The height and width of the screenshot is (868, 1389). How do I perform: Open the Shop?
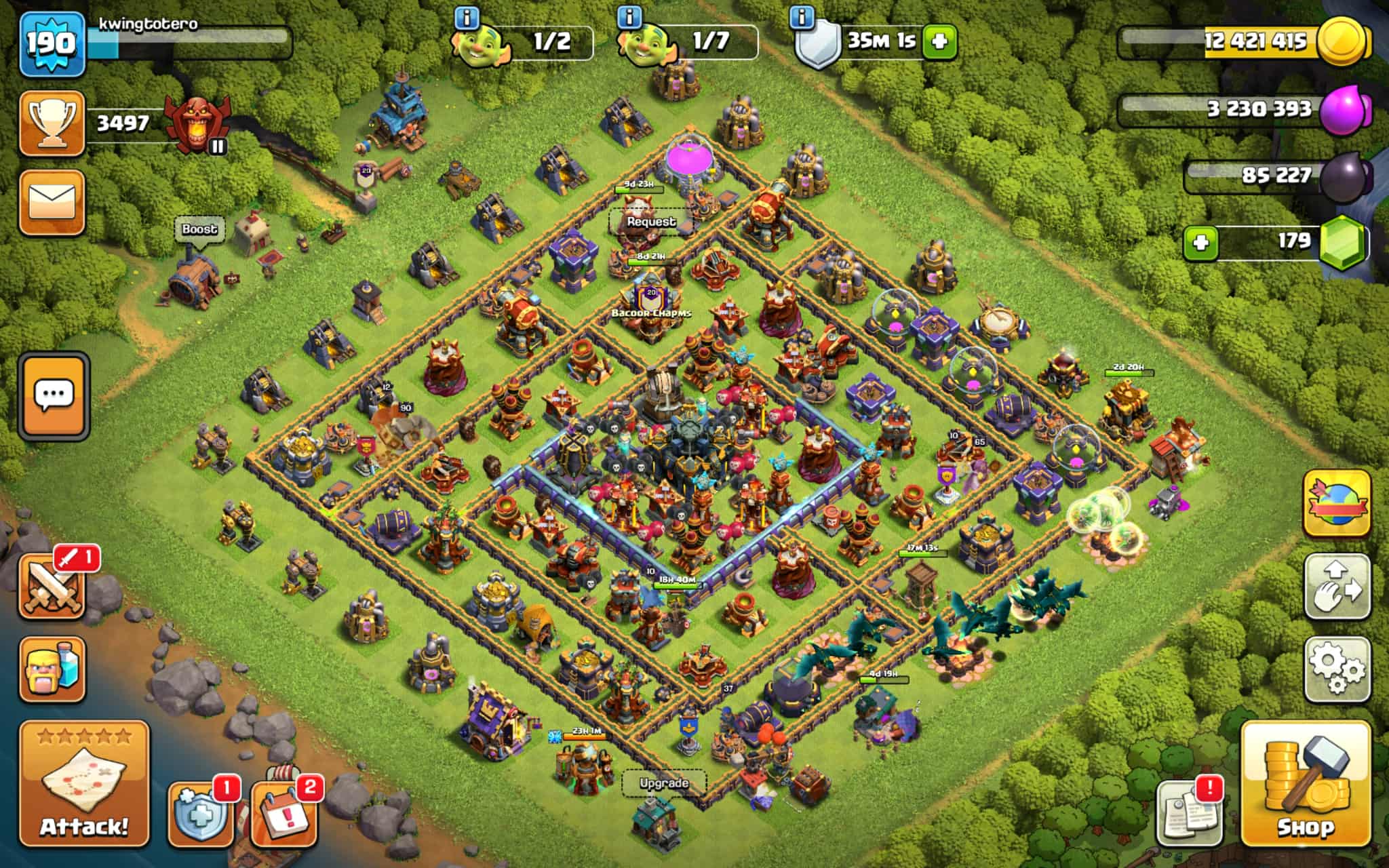coord(1306,784)
